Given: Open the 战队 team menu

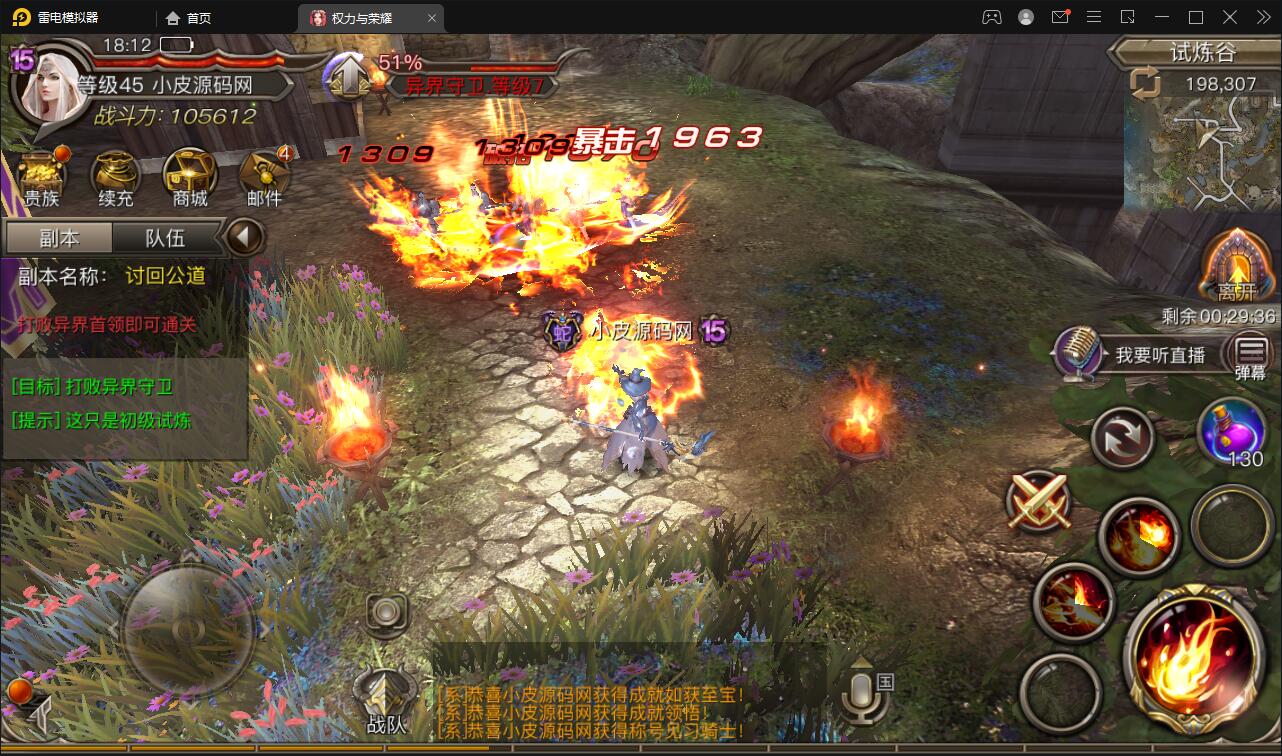Looking at the screenshot, I should click(x=386, y=698).
